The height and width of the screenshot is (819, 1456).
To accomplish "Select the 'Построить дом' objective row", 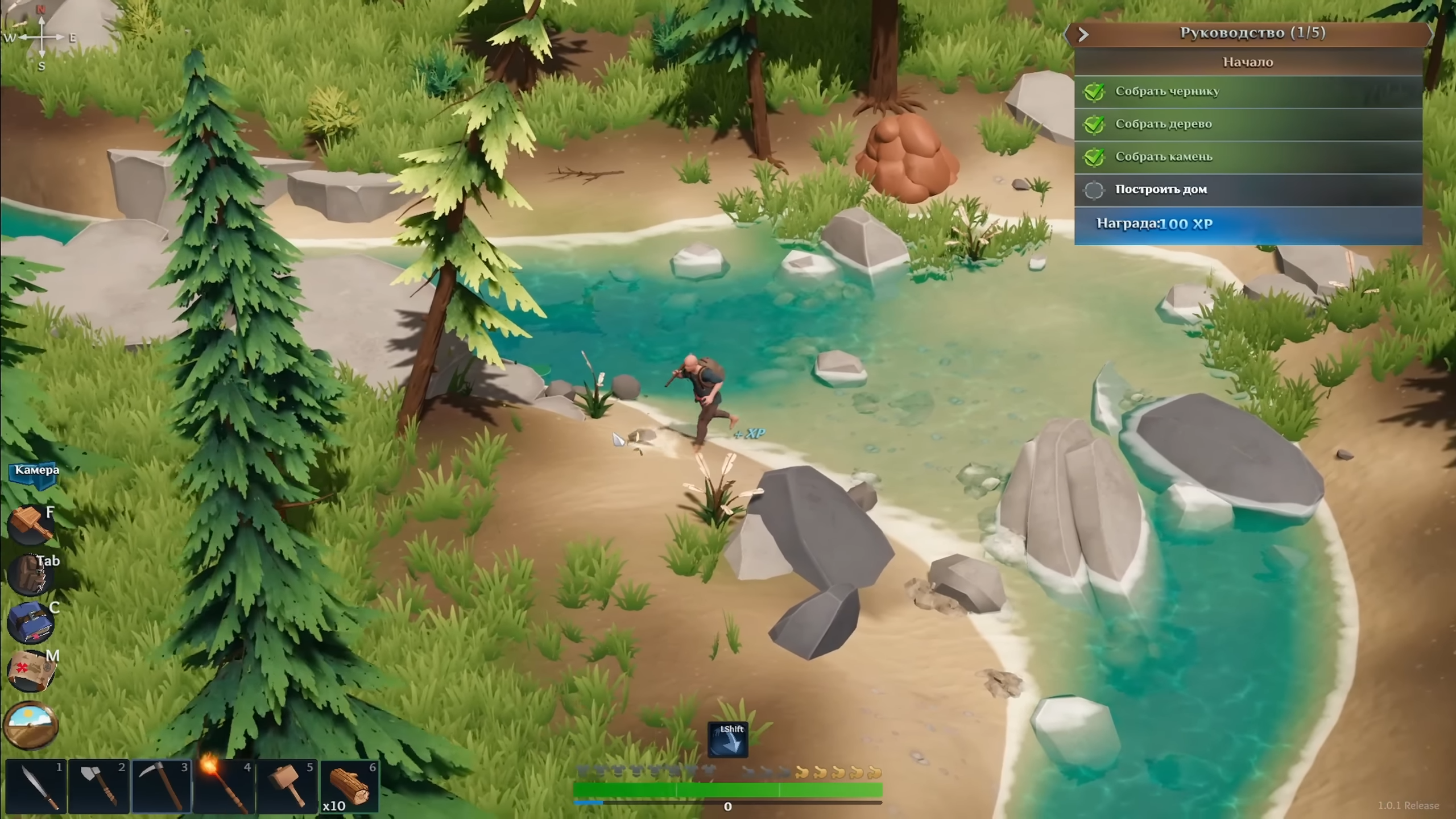I will [1248, 189].
